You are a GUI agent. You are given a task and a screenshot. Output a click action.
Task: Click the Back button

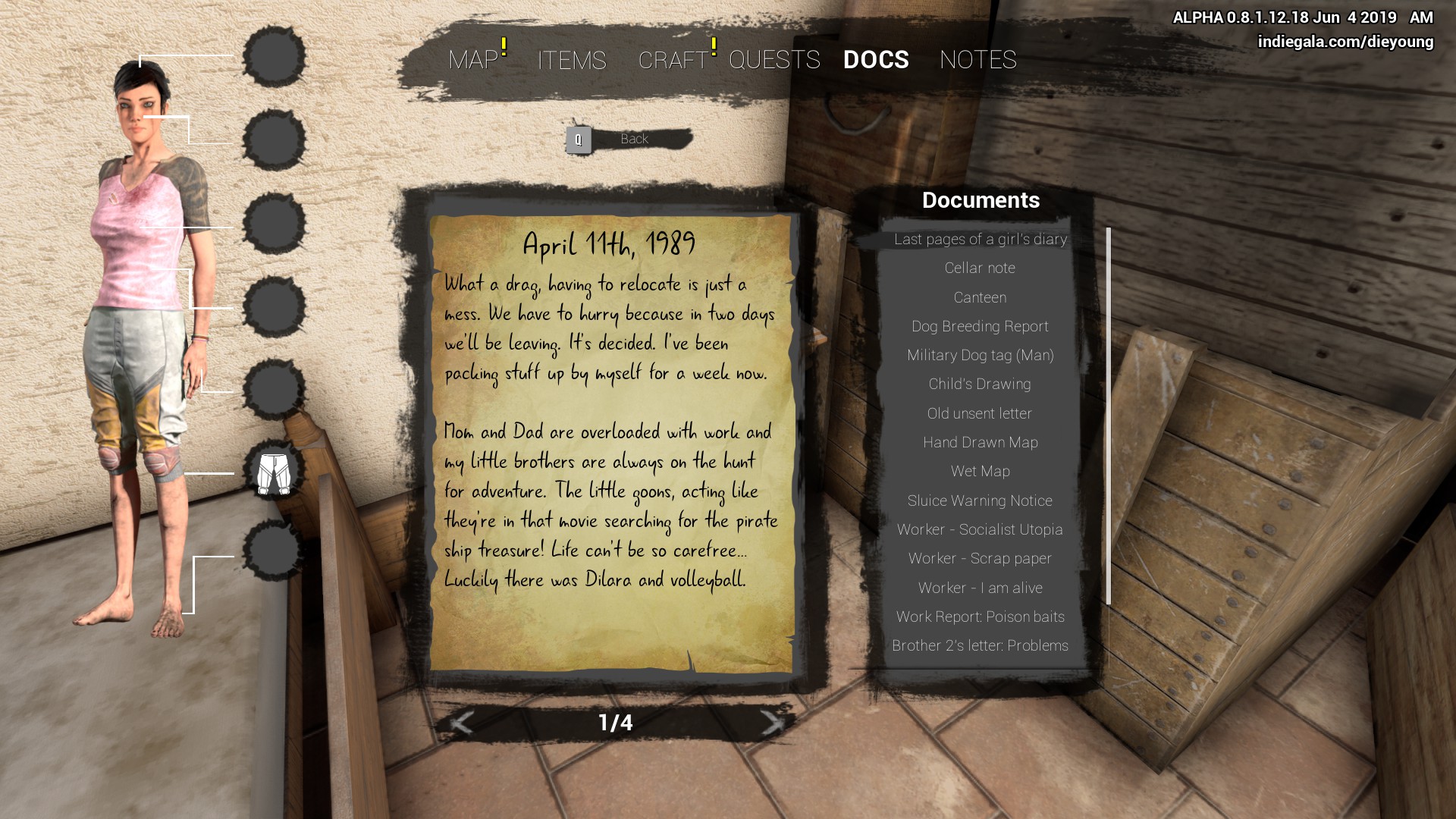click(x=629, y=140)
